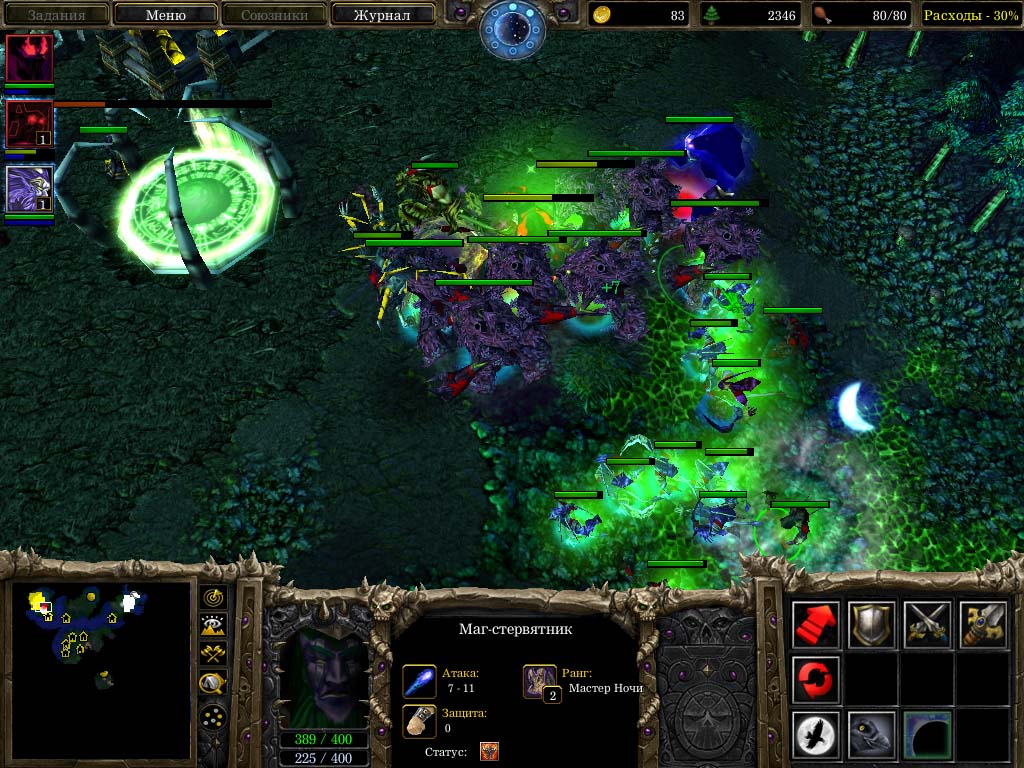
Task: Toggle minimap terrain display eye button
Action: [213, 626]
